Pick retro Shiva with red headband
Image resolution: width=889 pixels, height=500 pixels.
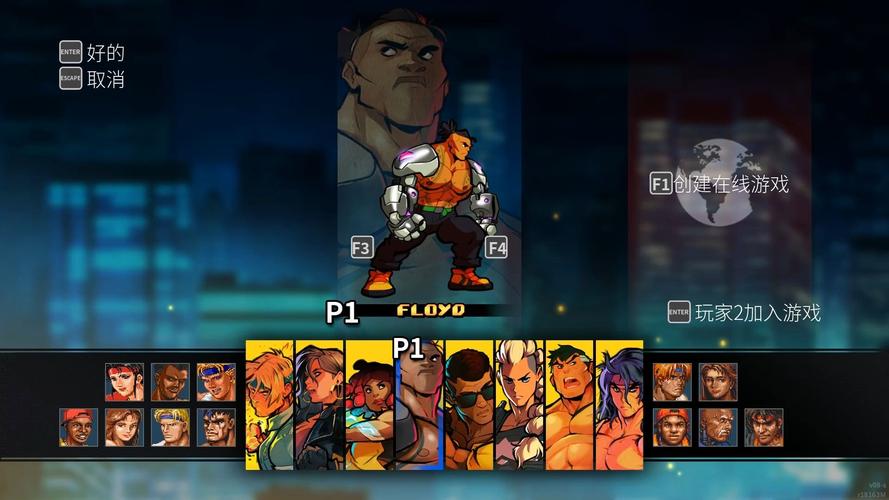point(763,427)
